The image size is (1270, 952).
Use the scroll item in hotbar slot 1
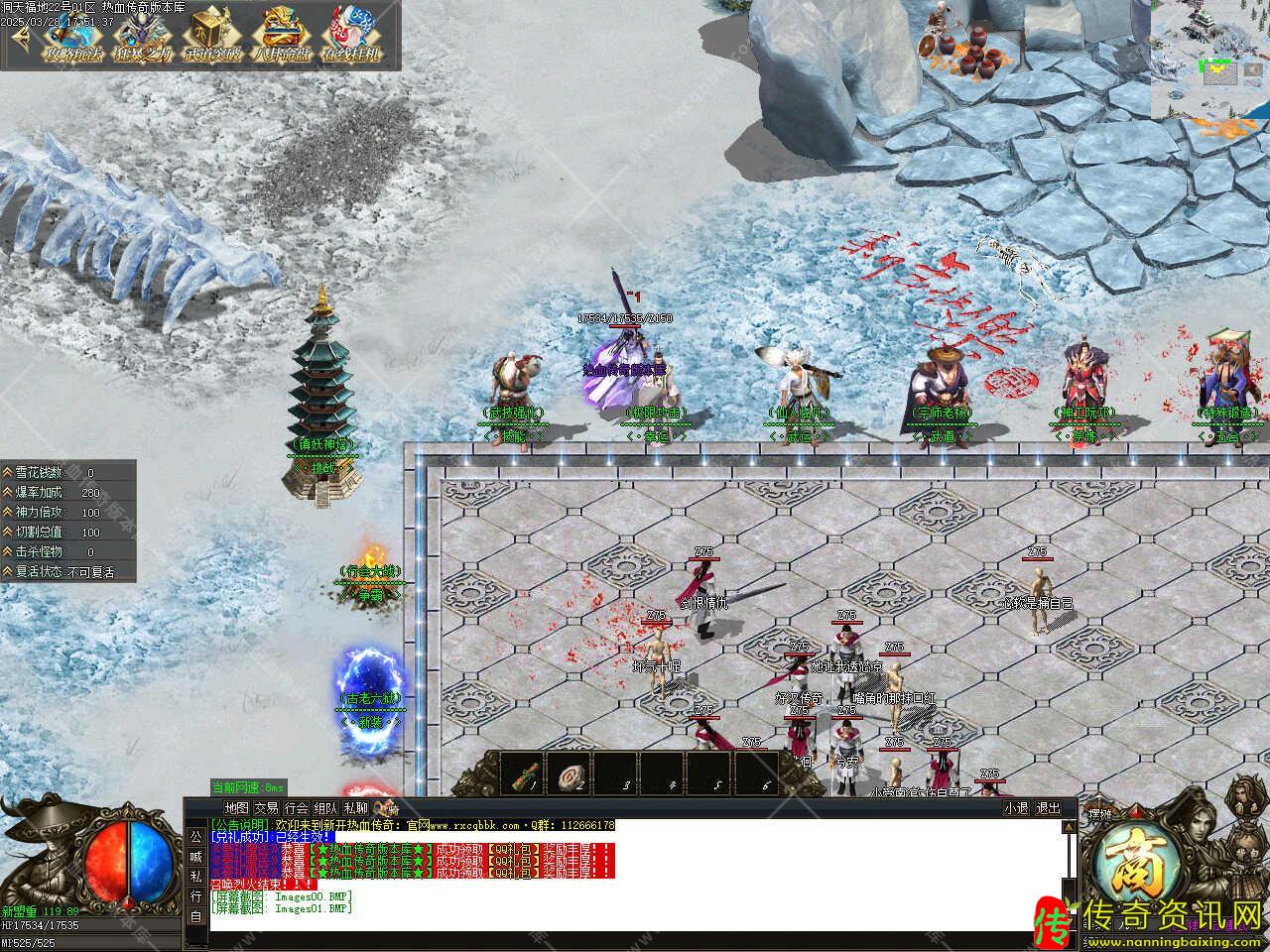click(x=525, y=774)
